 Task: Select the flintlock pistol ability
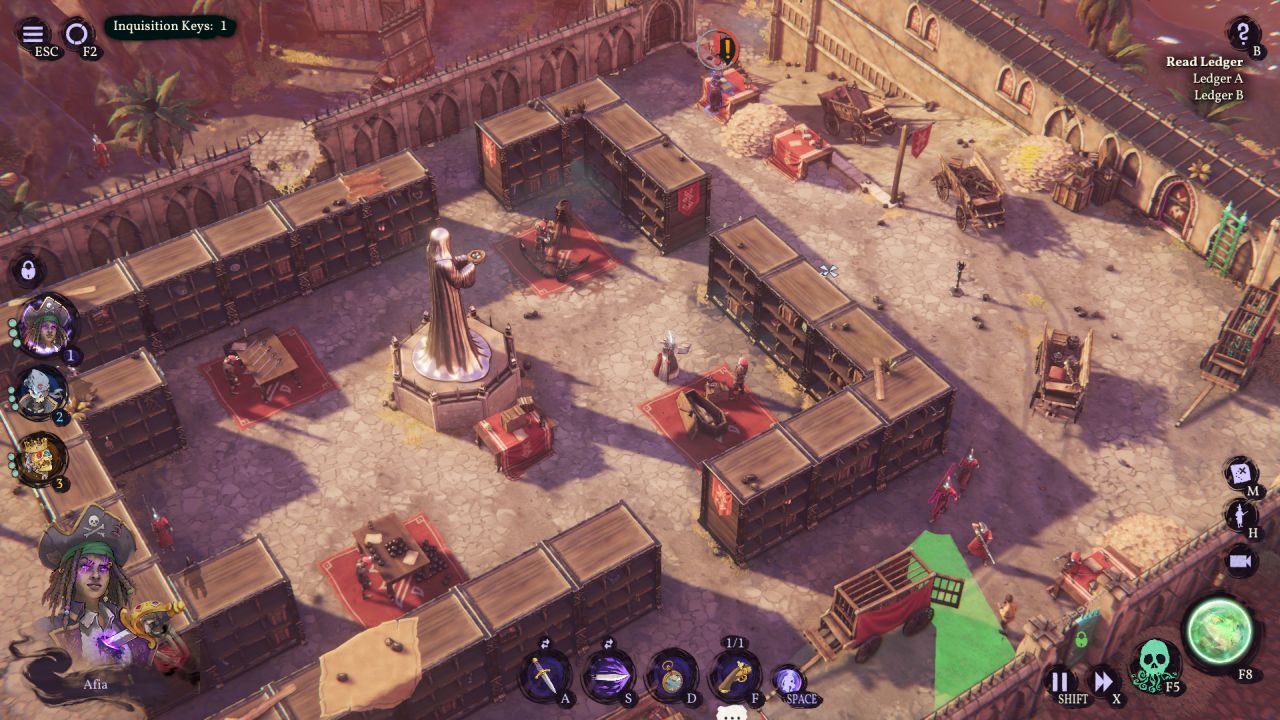click(735, 675)
